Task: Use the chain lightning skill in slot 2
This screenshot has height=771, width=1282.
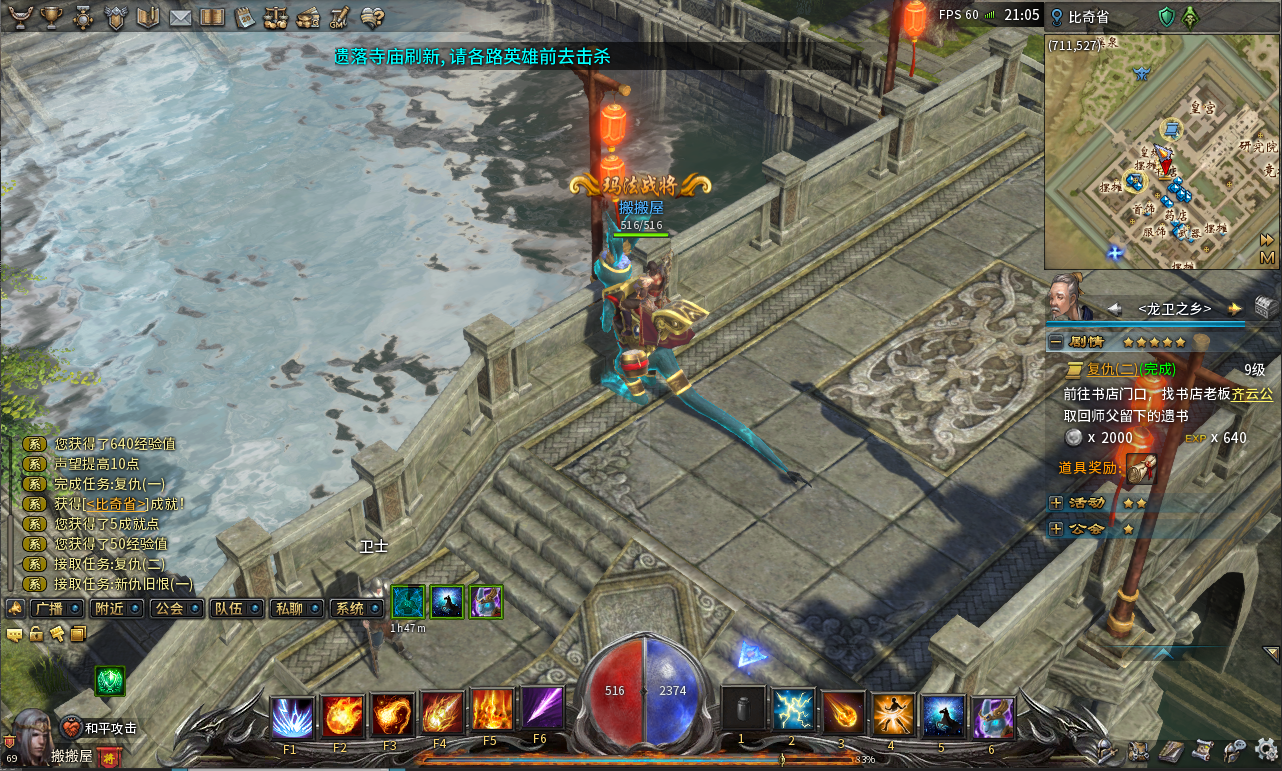Action: coord(794,712)
